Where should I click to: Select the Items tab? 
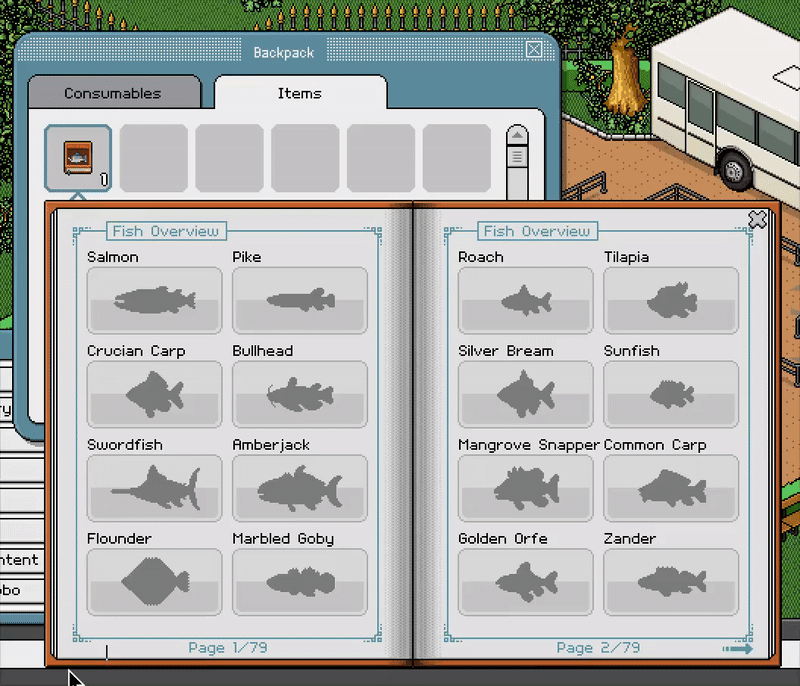(299, 93)
